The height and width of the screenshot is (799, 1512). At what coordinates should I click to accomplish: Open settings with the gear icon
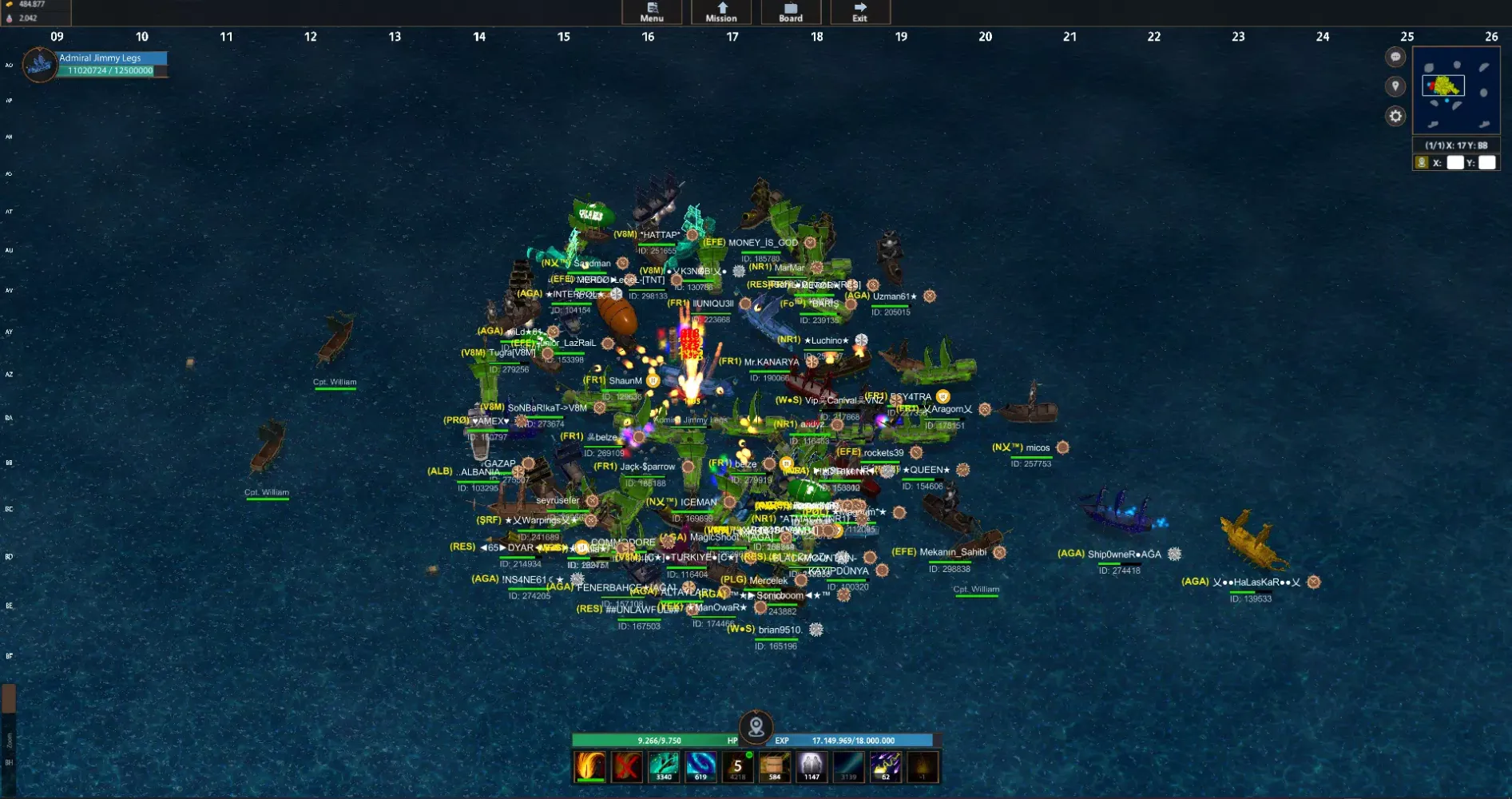point(1395,117)
